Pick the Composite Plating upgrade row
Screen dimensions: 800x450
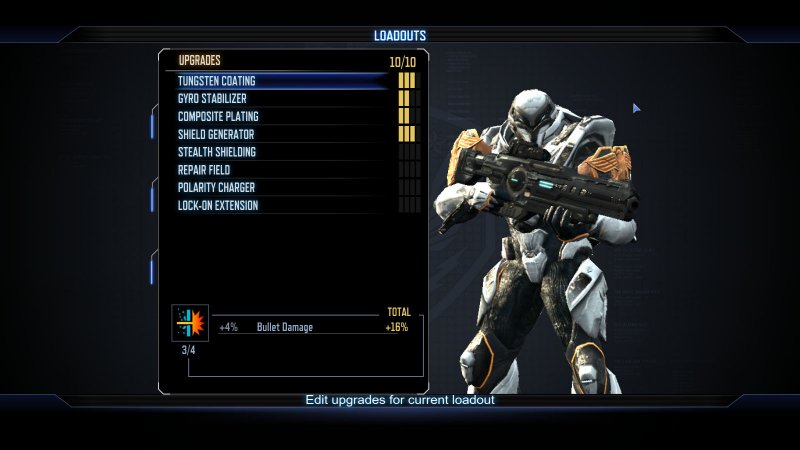(x=218, y=117)
